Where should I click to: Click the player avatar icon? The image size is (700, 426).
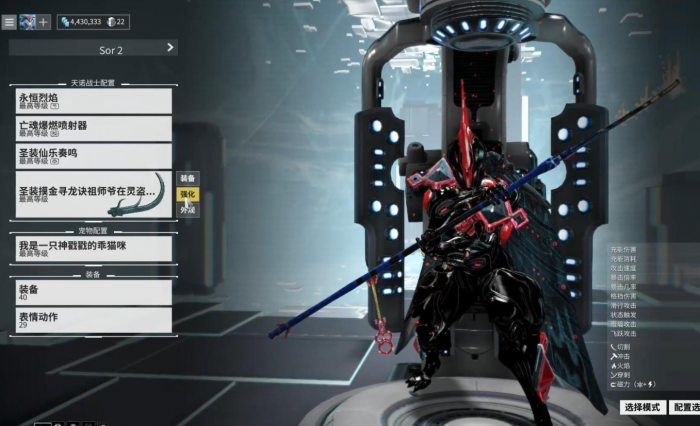coord(27,22)
